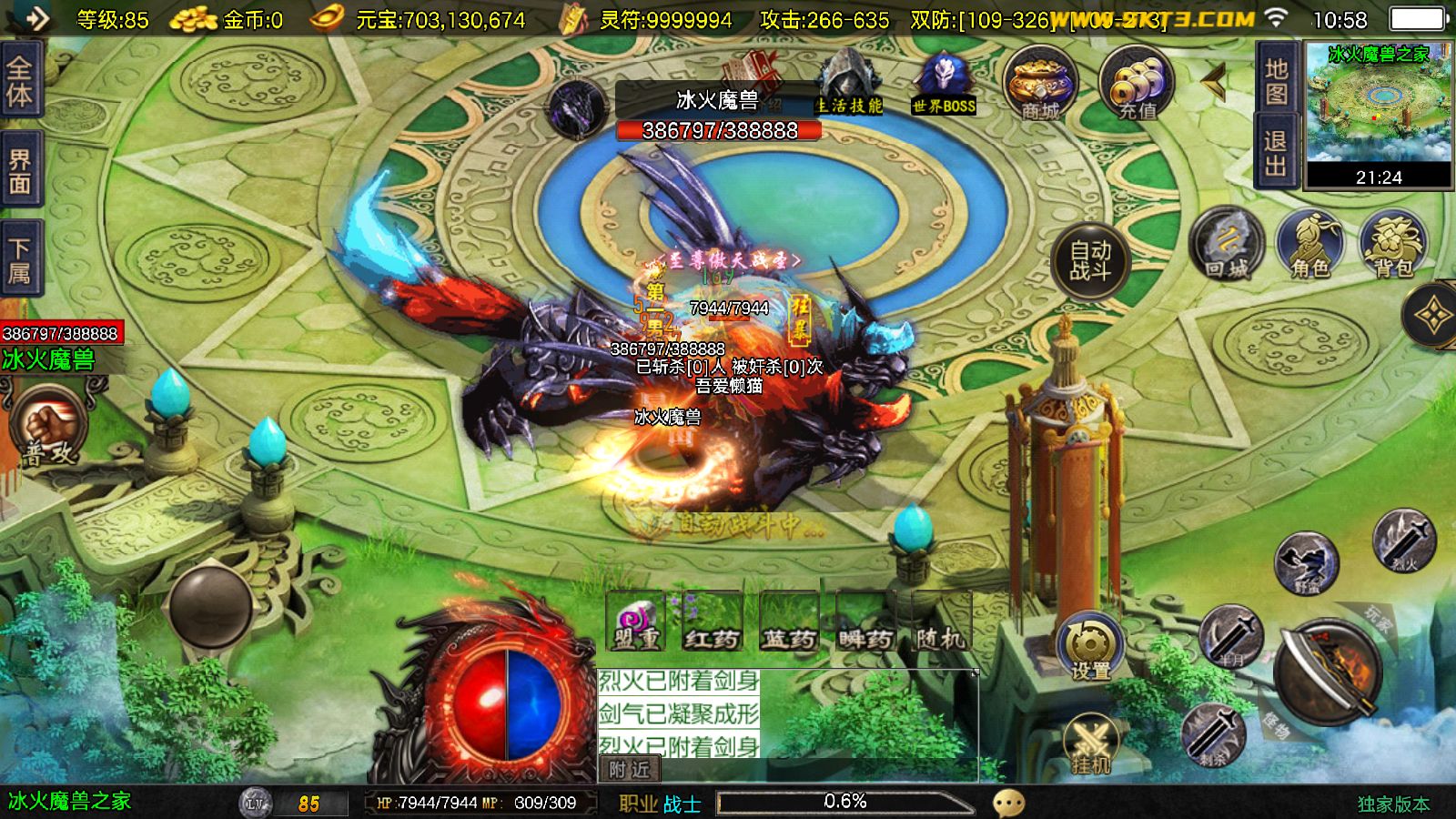Toggle 挂机 idle mode crossed swords
1456x819 pixels.
1091,744
